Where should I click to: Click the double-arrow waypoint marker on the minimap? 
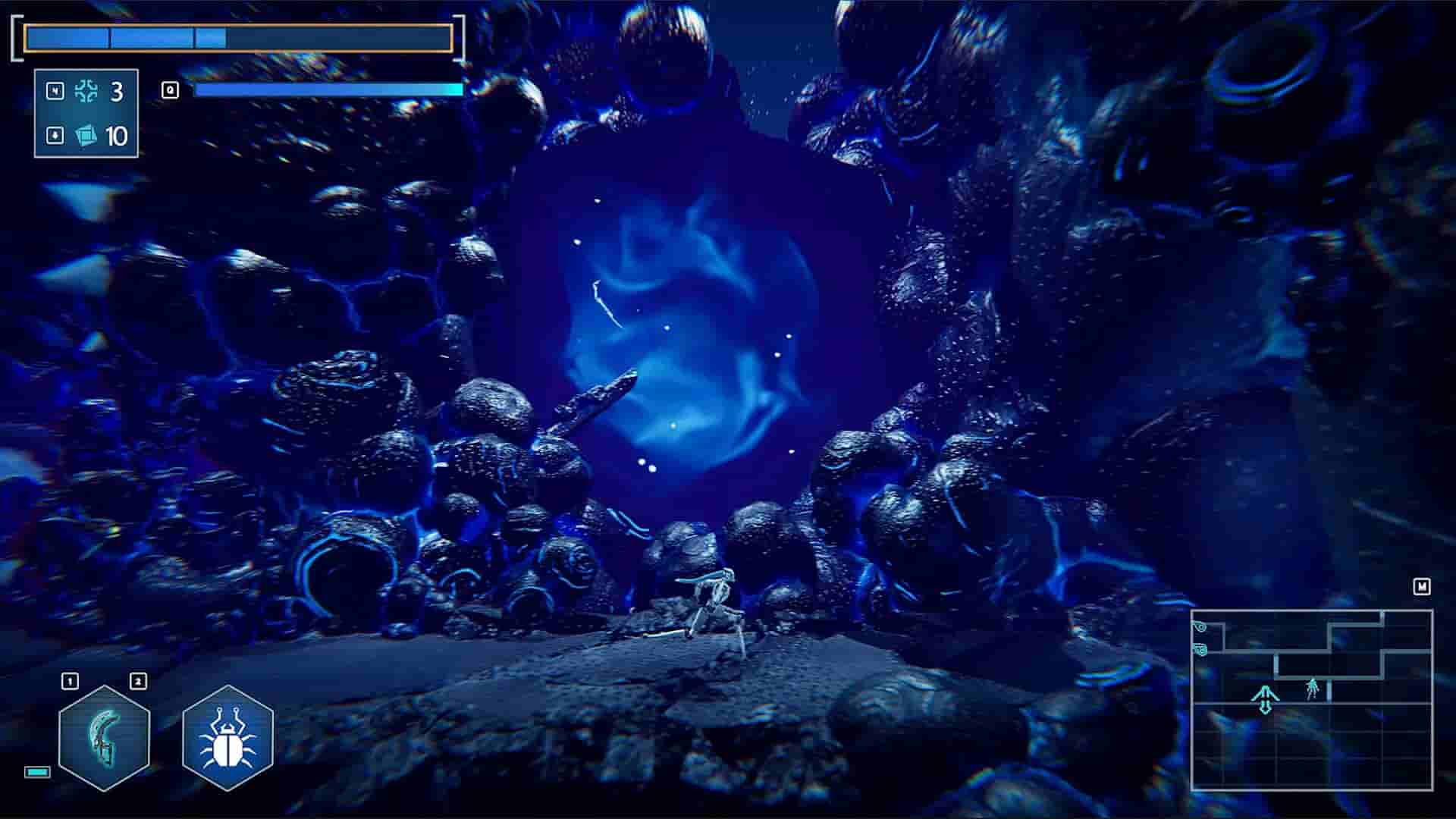(x=1265, y=699)
